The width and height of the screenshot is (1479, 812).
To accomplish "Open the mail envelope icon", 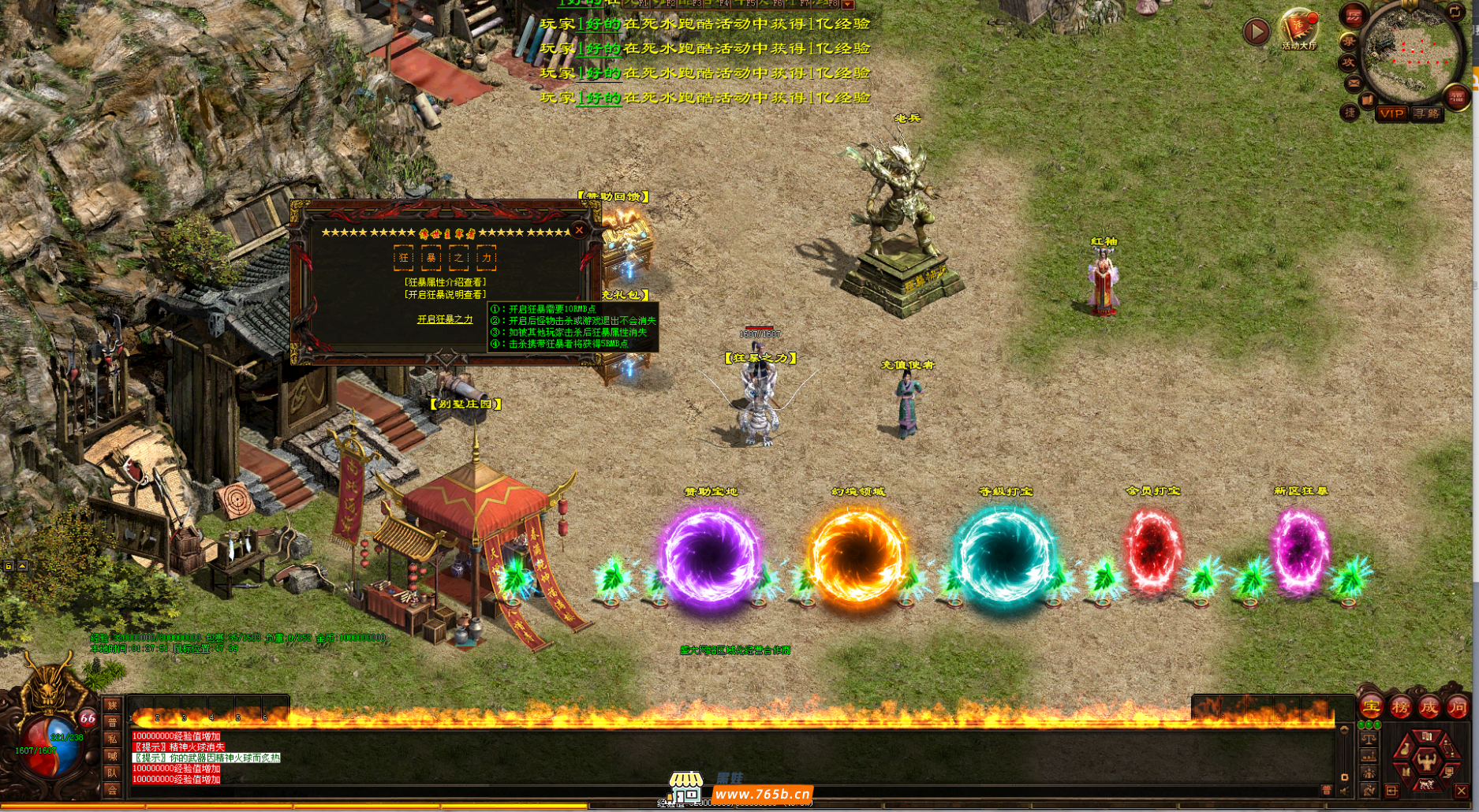I will pos(1354,84).
